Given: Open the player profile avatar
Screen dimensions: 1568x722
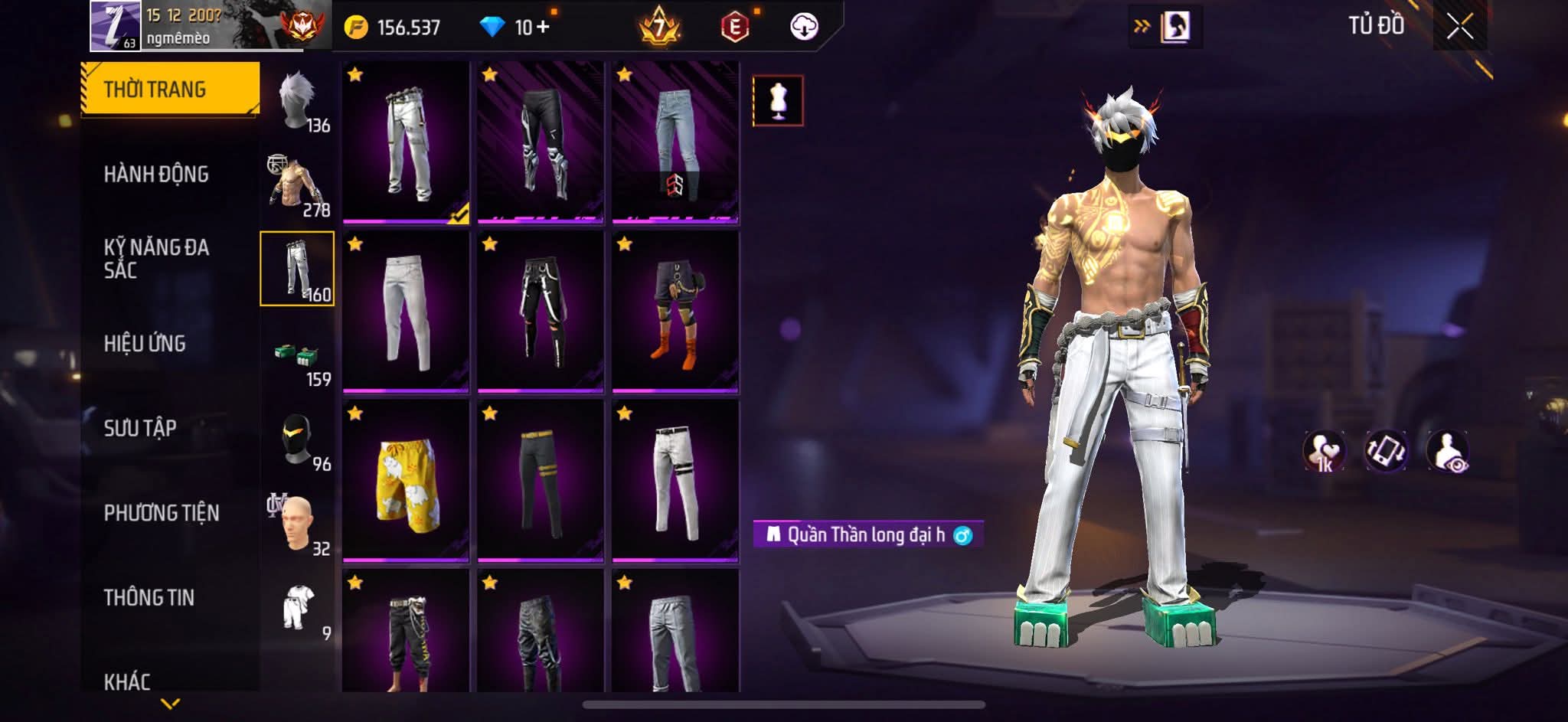Looking at the screenshot, I should [x=115, y=26].
